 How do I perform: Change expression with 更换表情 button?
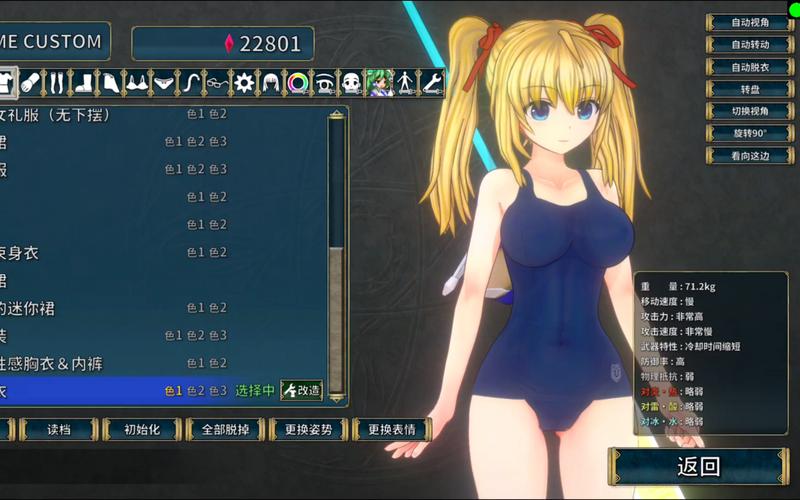391,430
